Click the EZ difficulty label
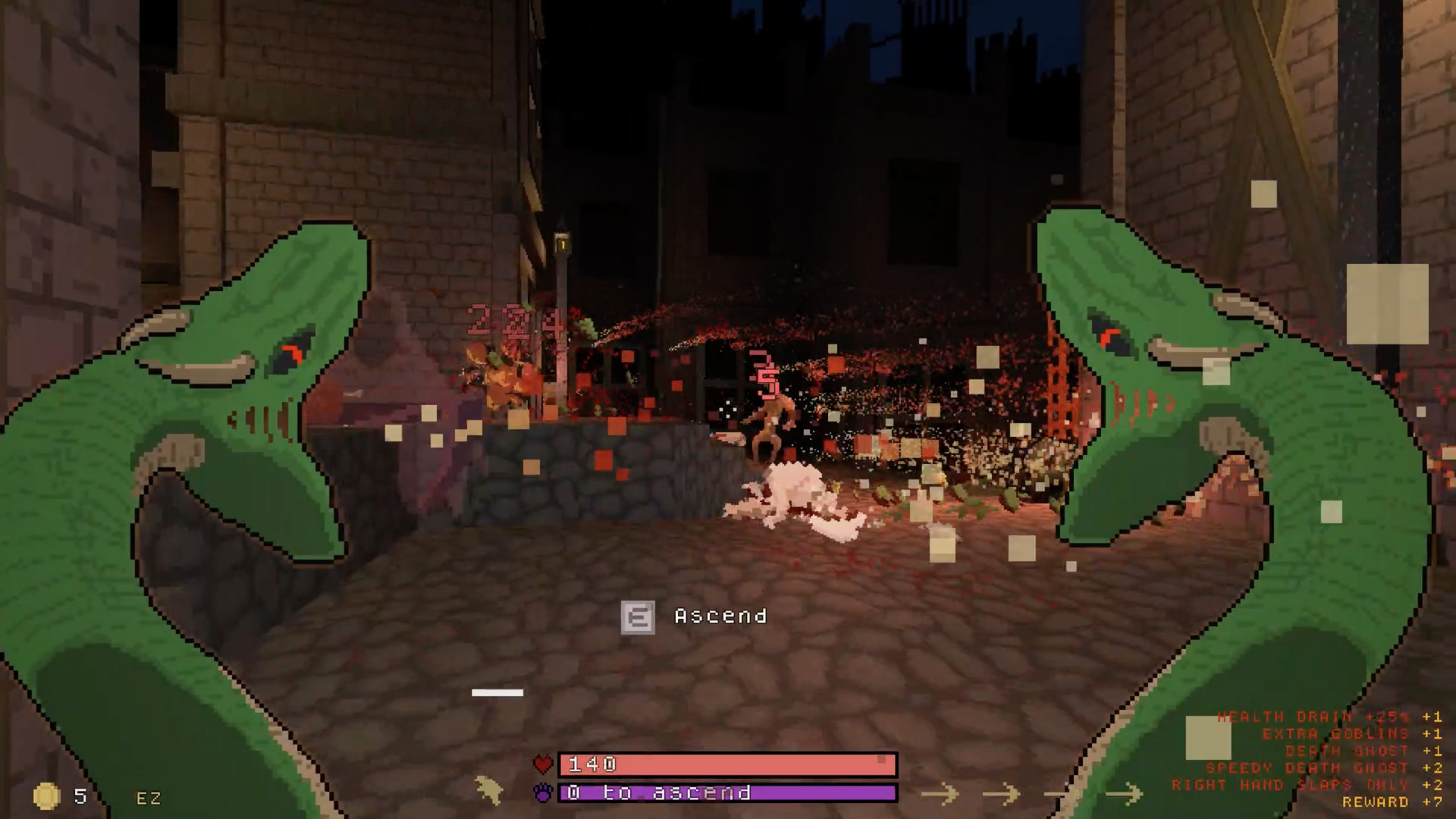1456x819 pixels. [x=149, y=799]
